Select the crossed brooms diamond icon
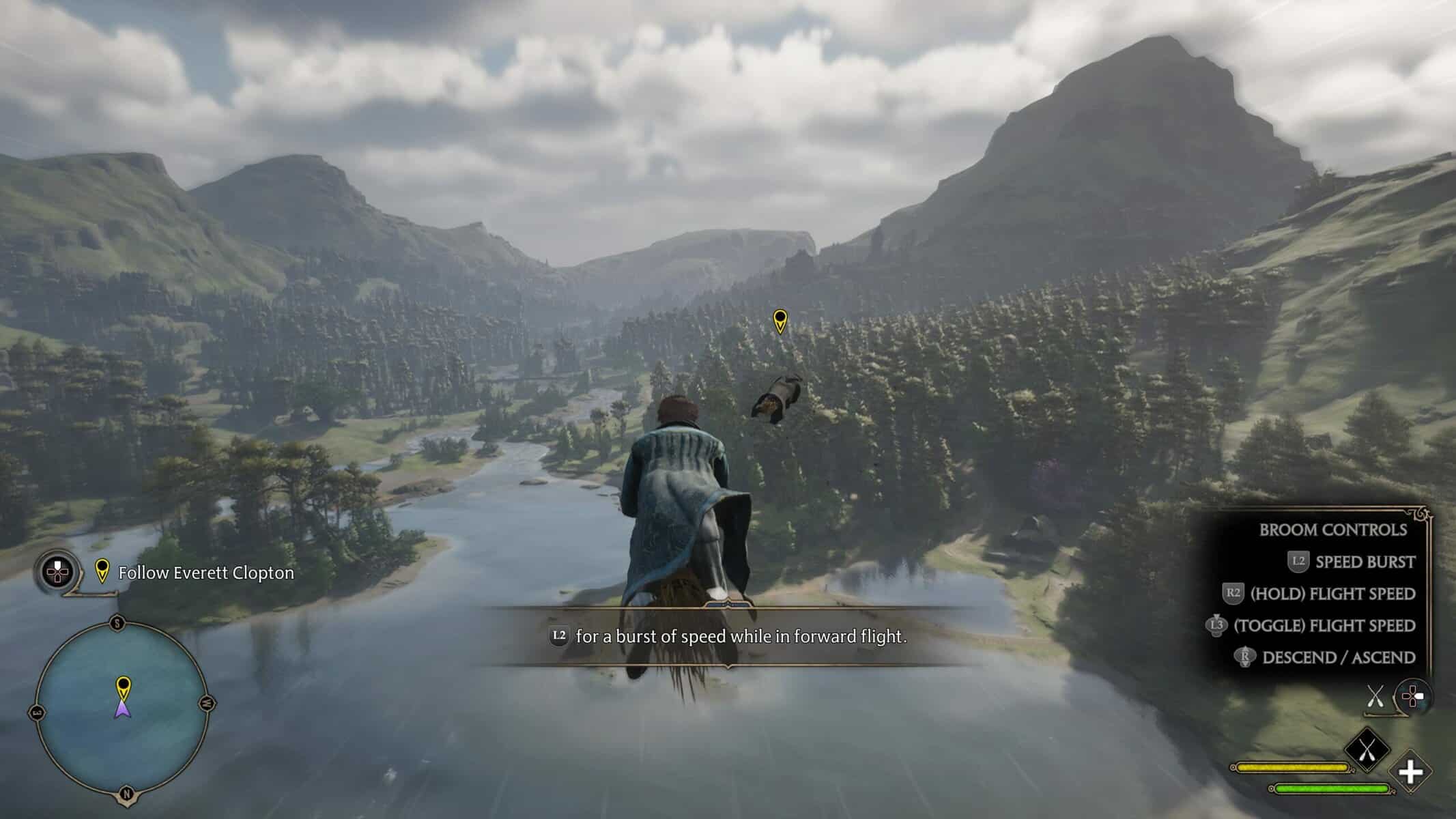This screenshot has width=1456, height=819. click(1367, 750)
